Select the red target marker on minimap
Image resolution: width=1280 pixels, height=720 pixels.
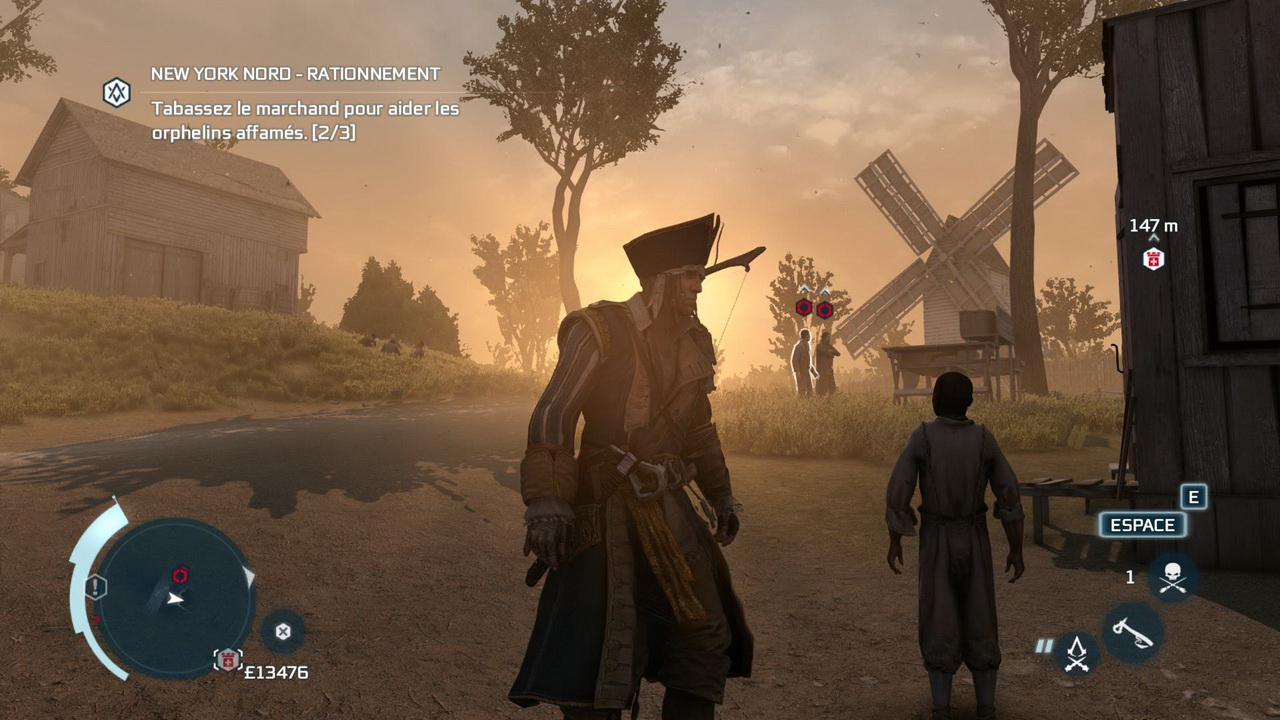pyautogui.click(x=180, y=575)
